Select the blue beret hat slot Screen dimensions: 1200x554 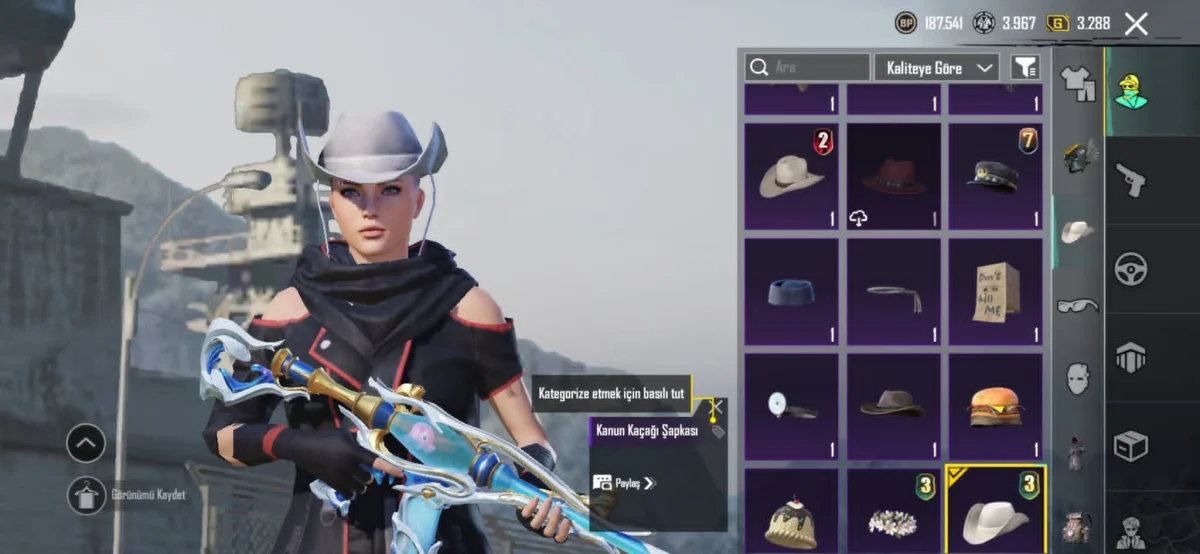pos(791,291)
